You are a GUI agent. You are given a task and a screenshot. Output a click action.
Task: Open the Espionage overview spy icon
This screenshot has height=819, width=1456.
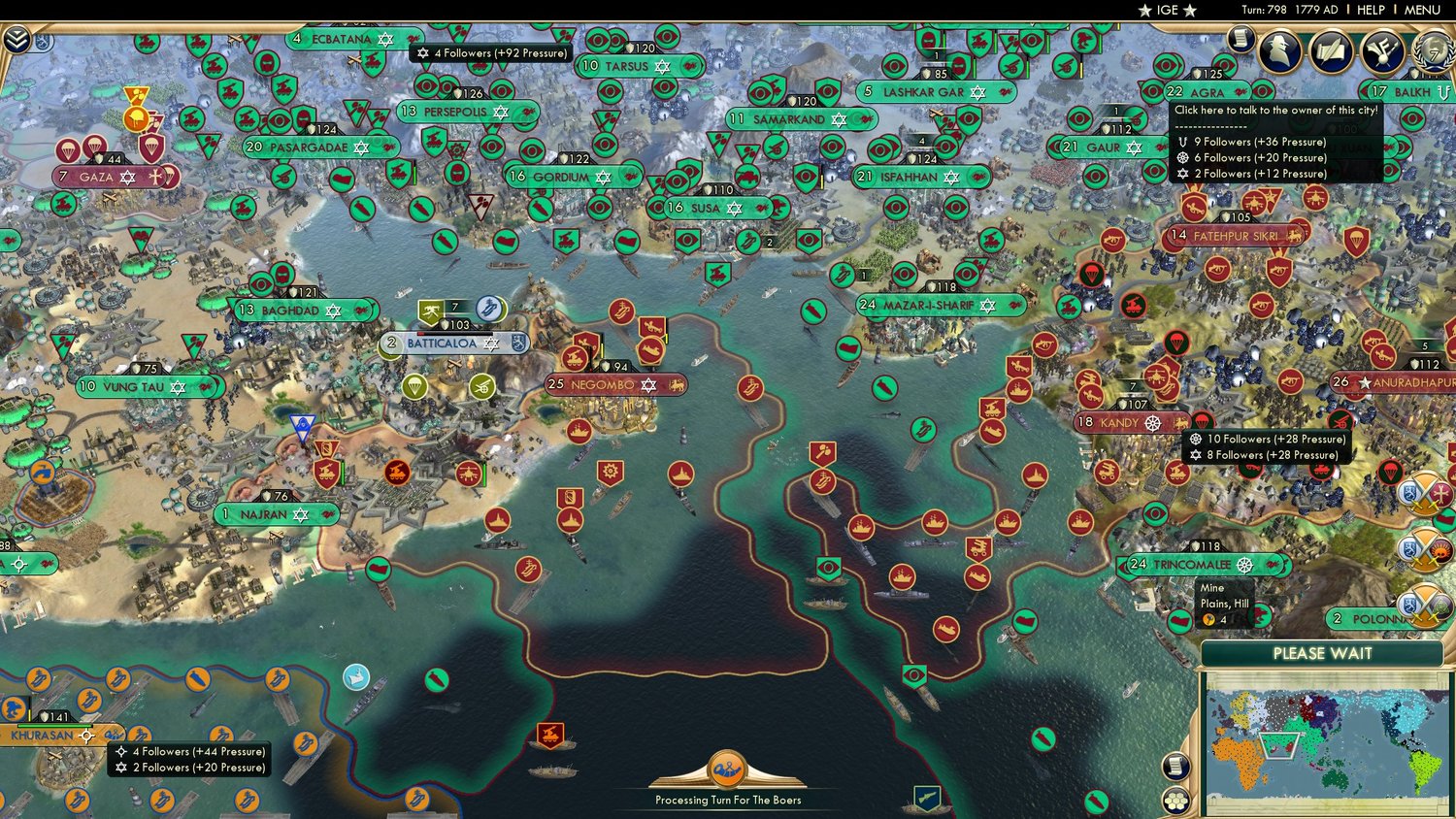[1277, 50]
